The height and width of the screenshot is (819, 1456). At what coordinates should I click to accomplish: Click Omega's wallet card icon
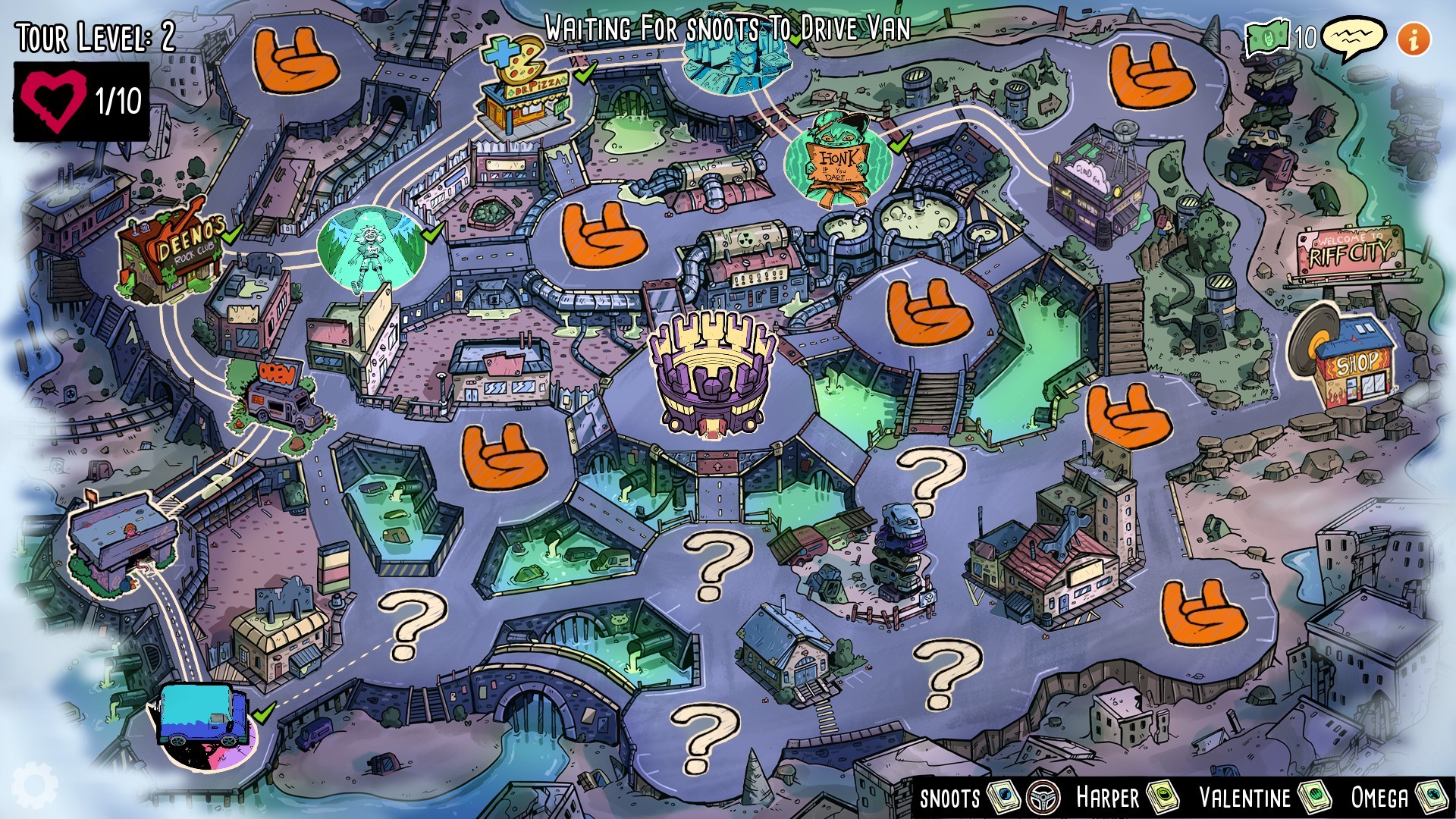(x=1437, y=798)
